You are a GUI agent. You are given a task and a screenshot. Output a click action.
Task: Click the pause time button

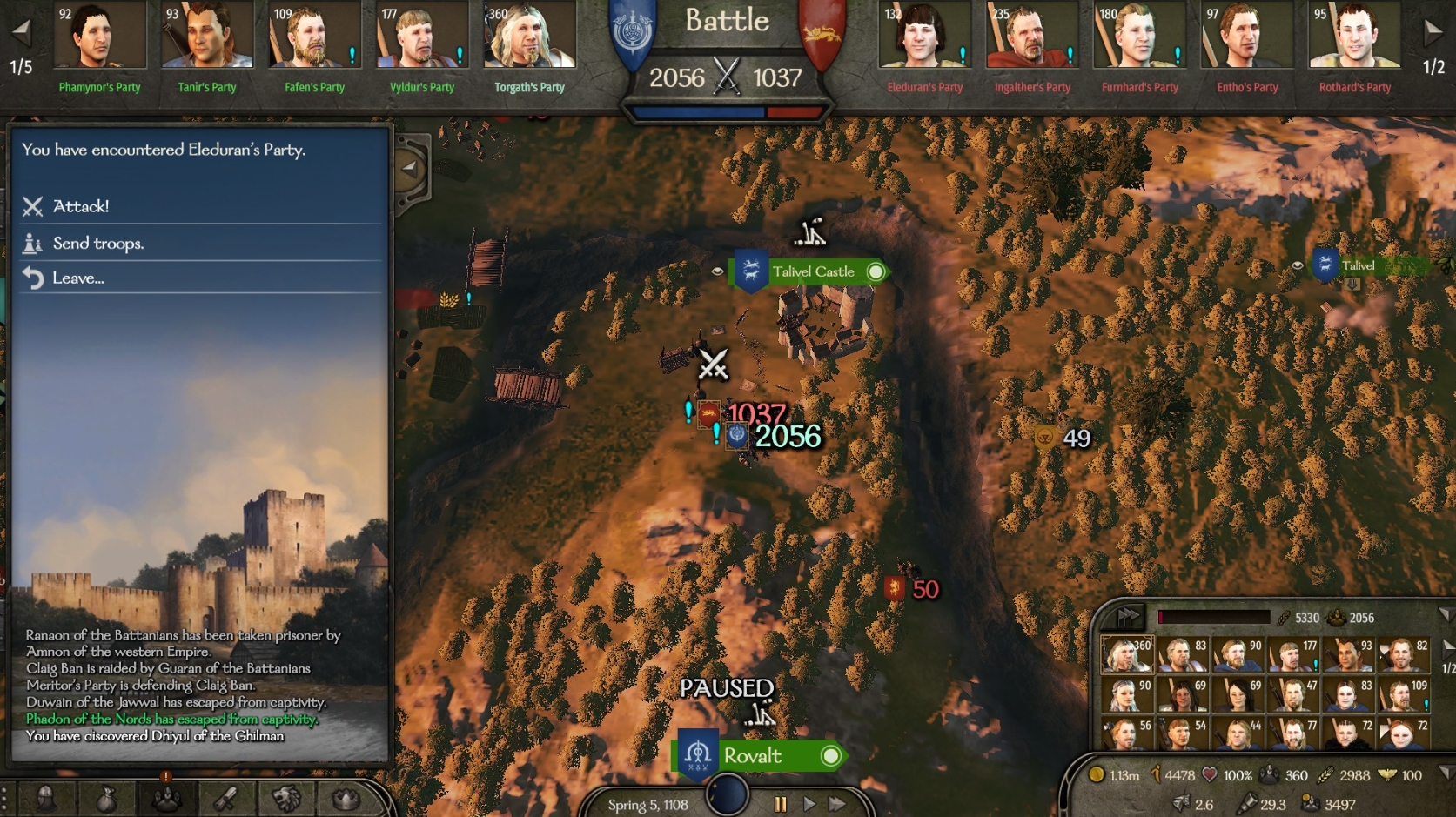point(780,804)
